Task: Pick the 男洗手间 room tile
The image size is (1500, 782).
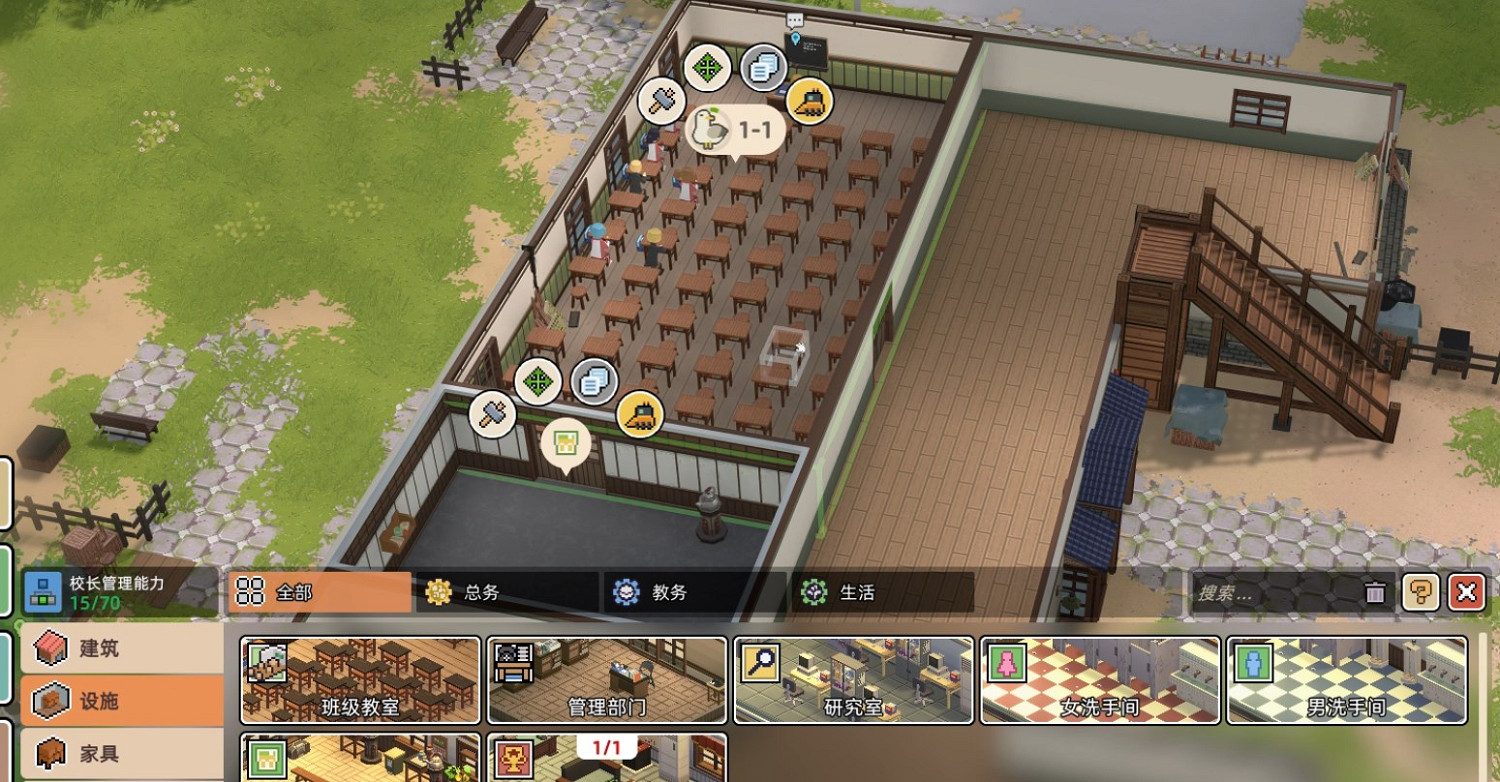Action: (1346, 680)
